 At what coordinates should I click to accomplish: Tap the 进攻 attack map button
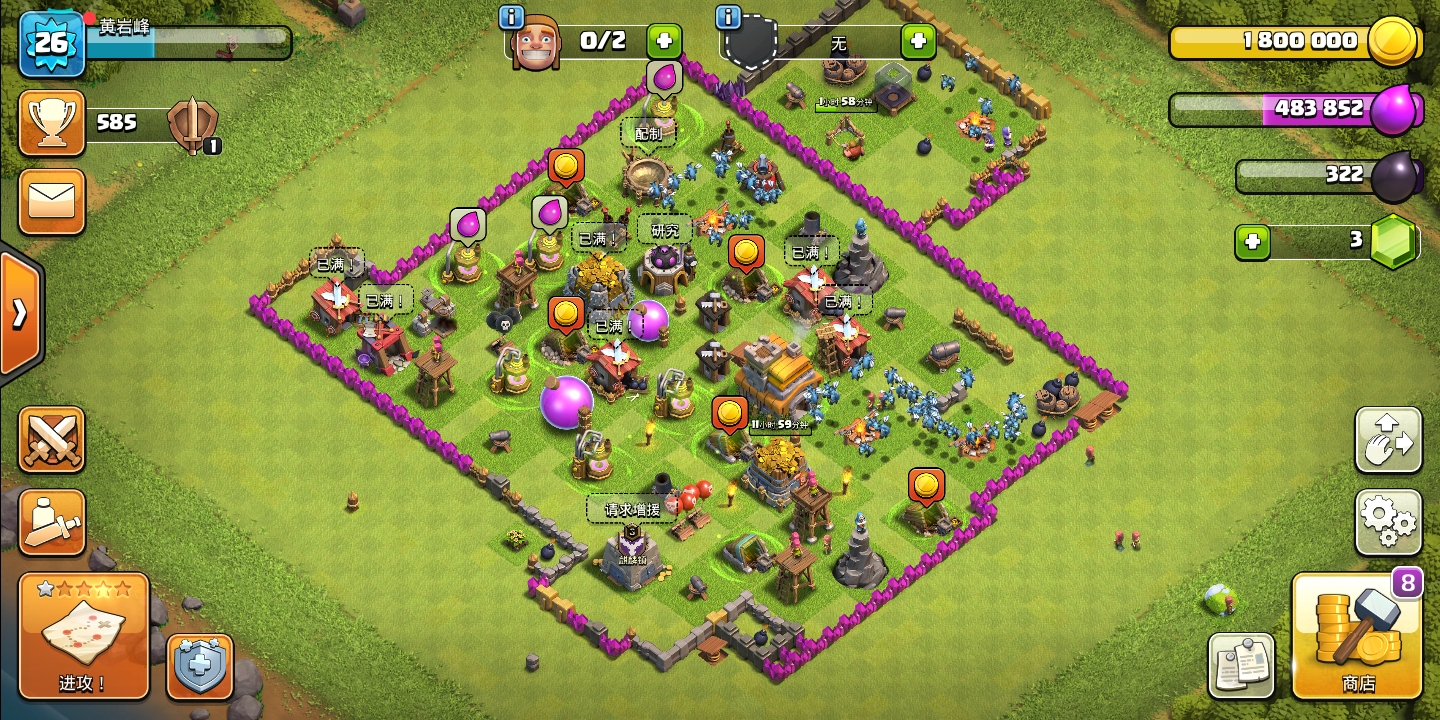pos(84,636)
